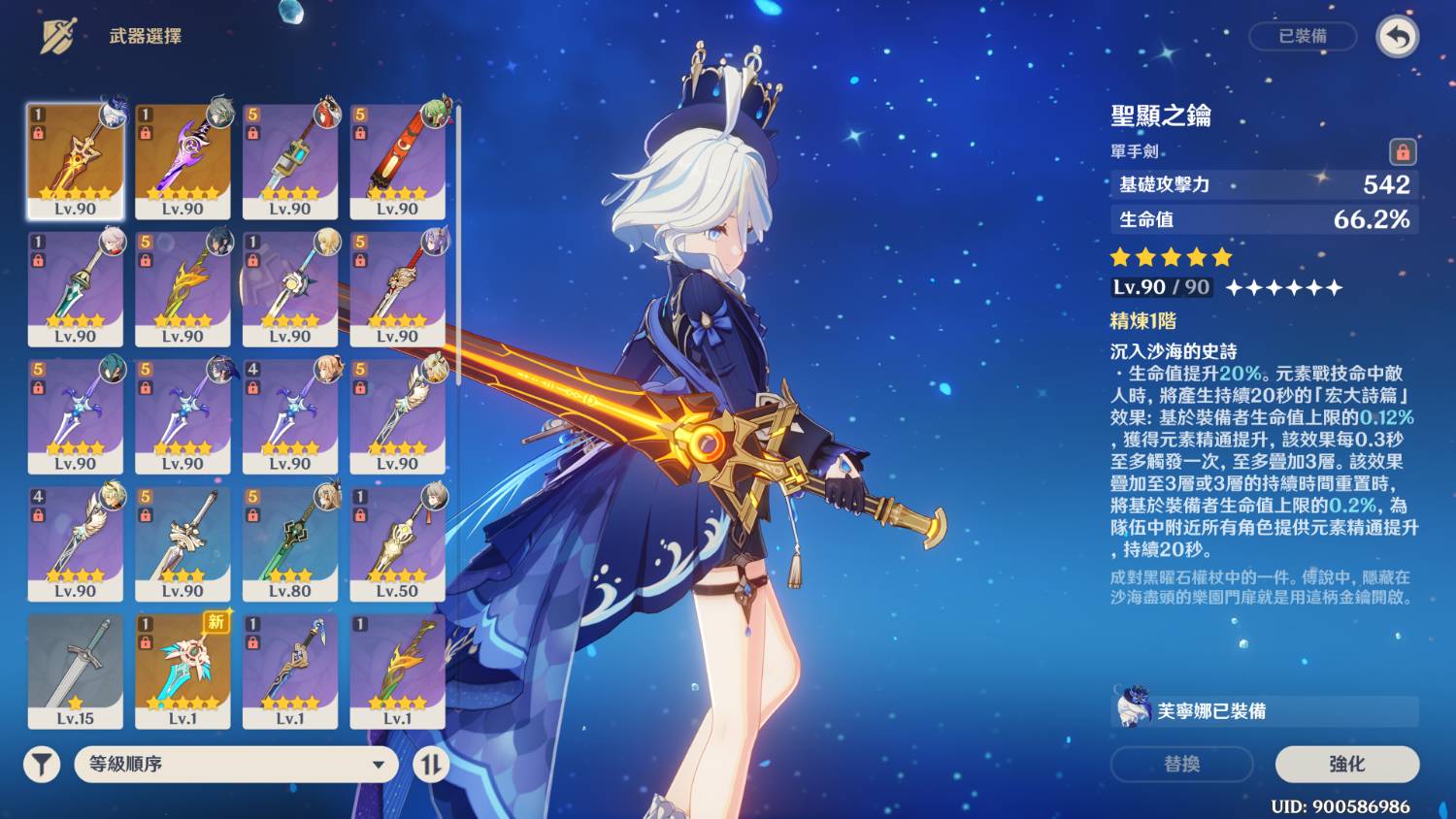Click the 芙寧娜已裝備 equipped character bar

click(1264, 710)
